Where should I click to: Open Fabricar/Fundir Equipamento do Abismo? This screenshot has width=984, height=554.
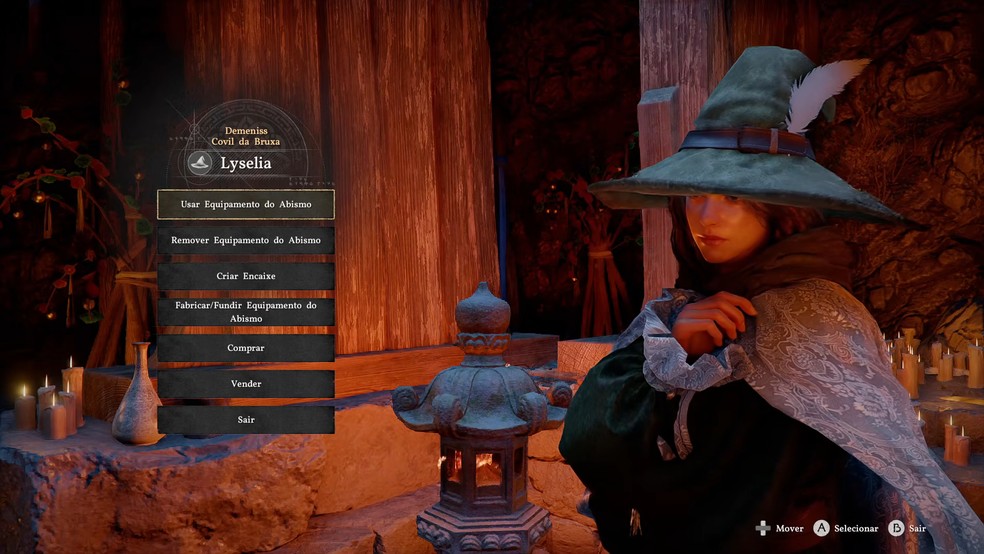(246, 312)
